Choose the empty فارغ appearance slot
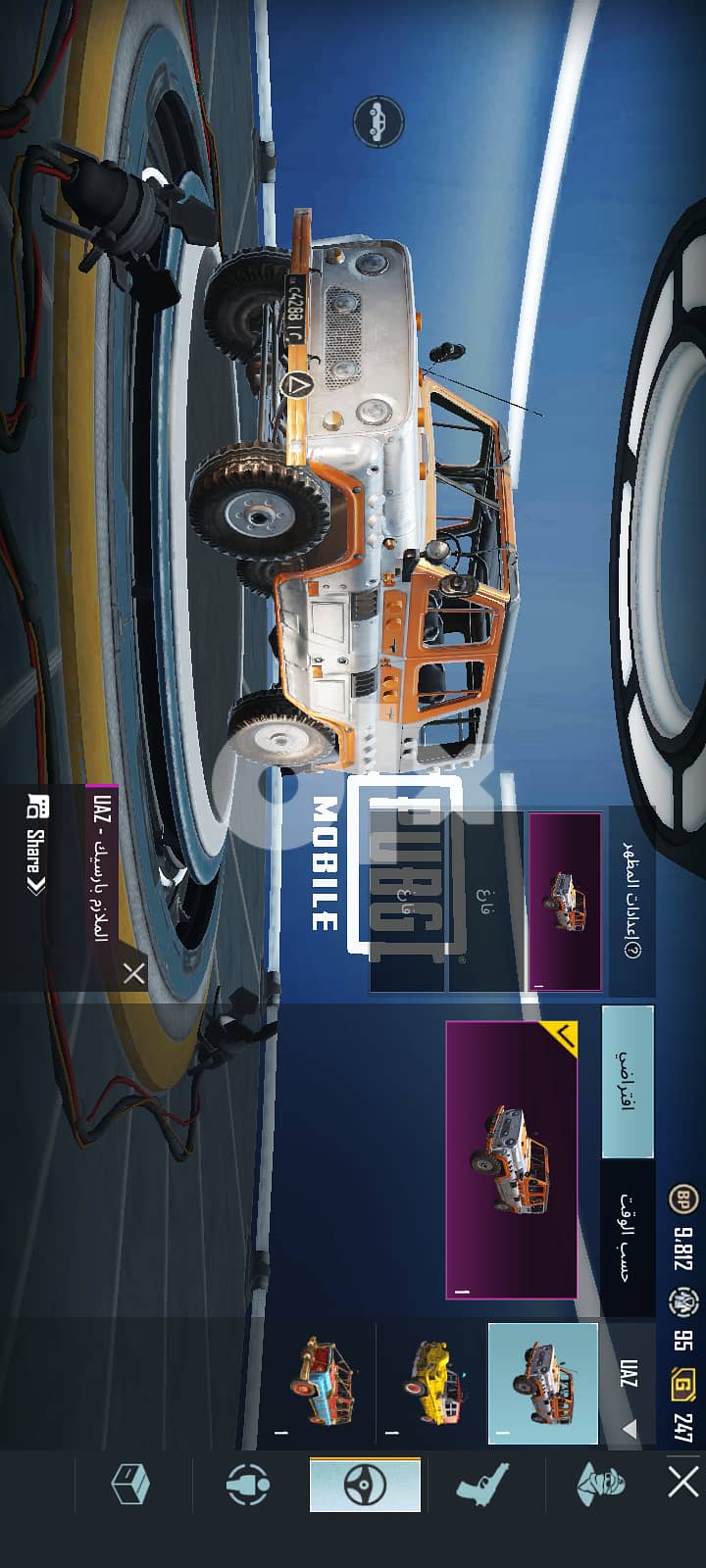The width and height of the screenshot is (706, 1568). (485, 902)
